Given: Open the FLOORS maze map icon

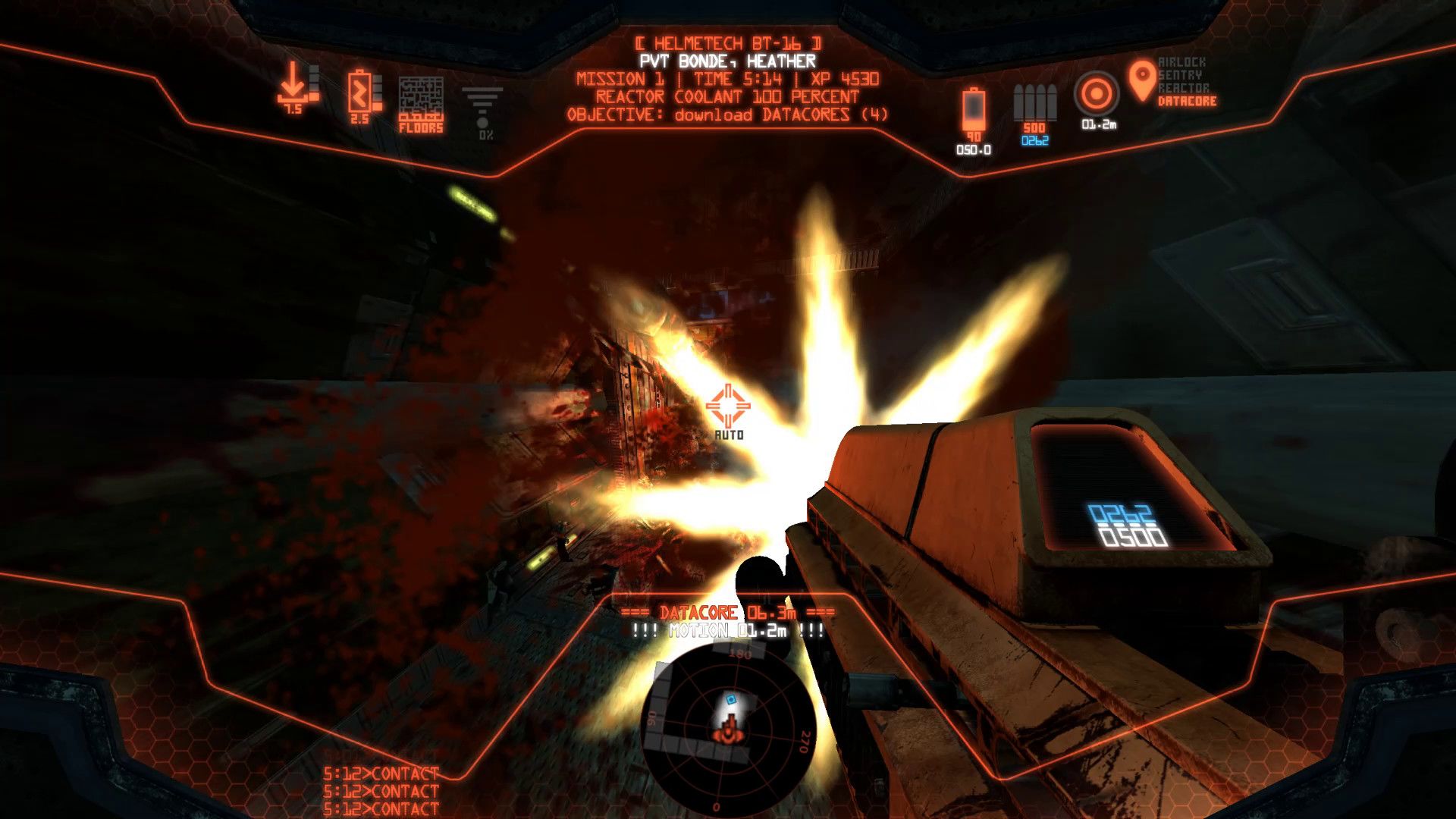Looking at the screenshot, I should click(421, 99).
